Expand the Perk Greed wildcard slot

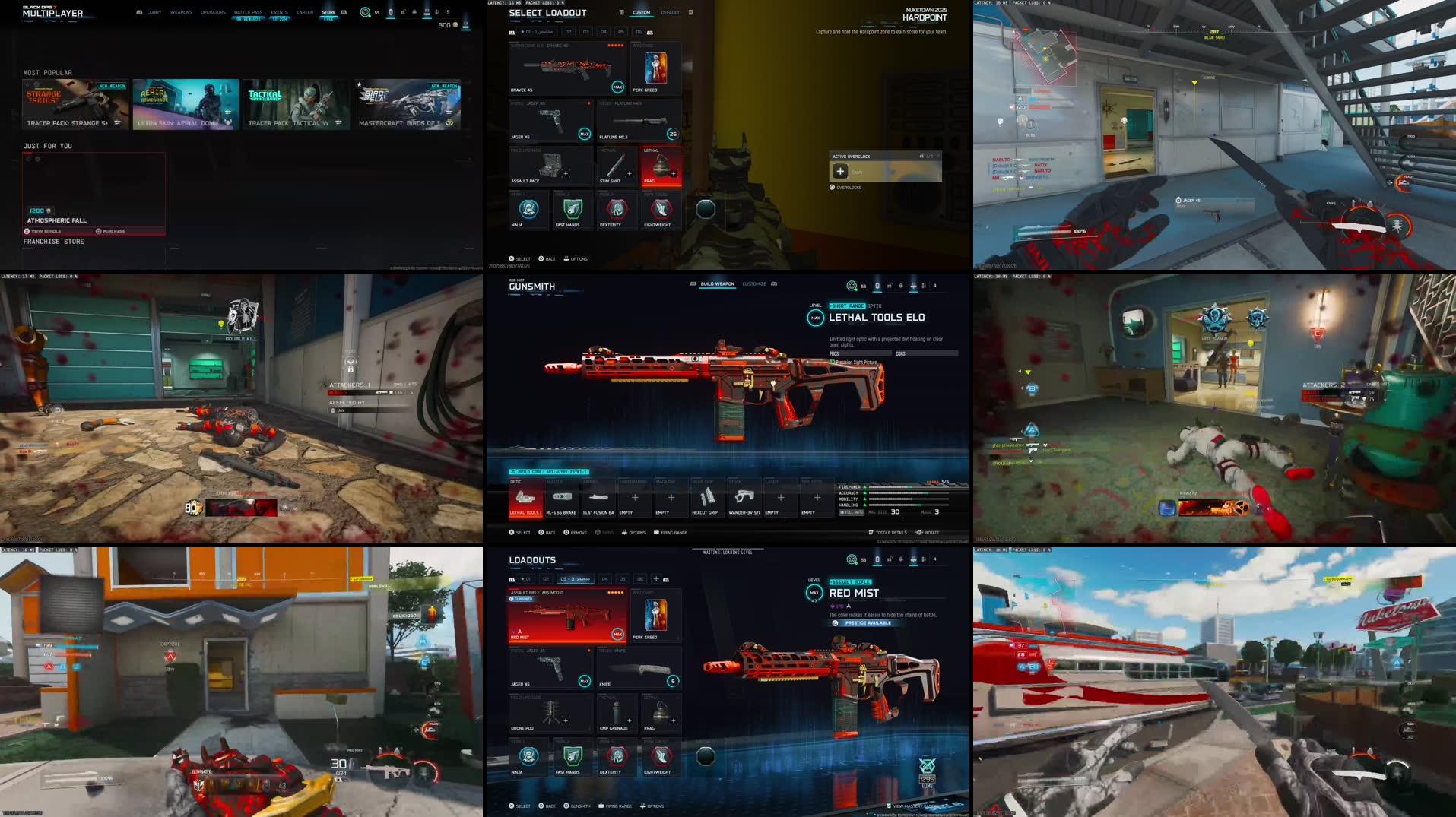(x=655, y=68)
